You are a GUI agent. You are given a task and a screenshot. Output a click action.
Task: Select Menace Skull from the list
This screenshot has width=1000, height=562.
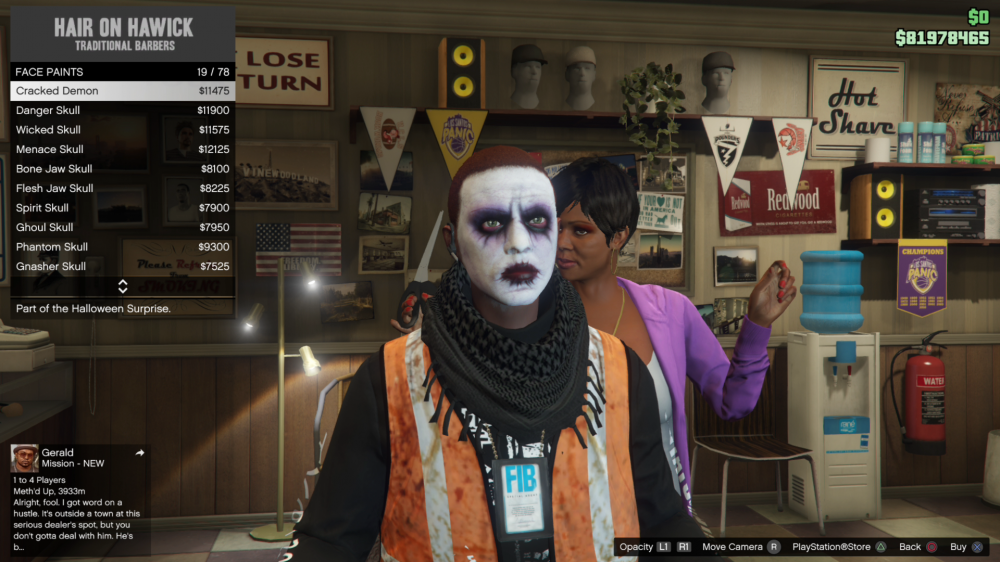coord(122,150)
